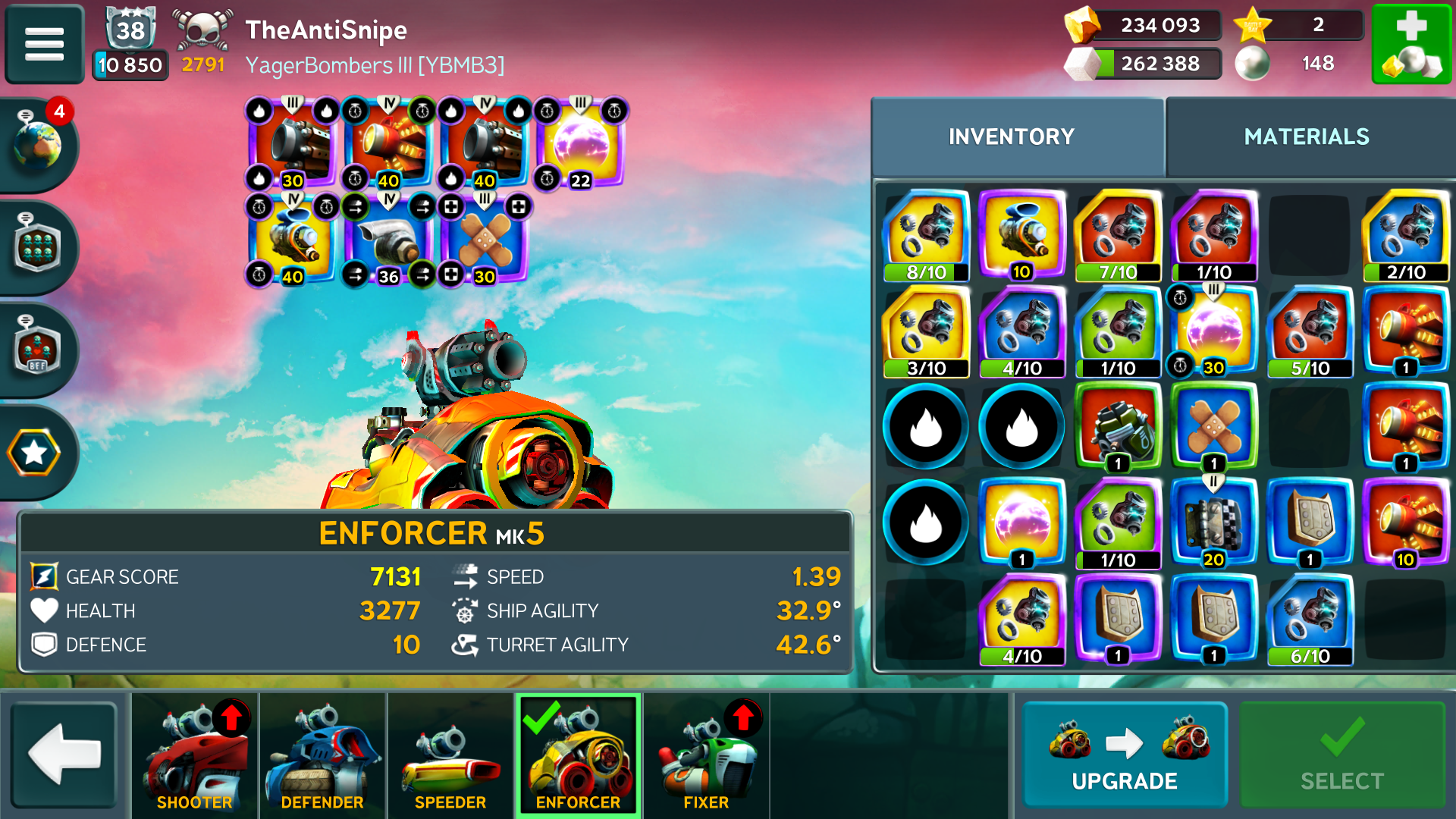Open the green add-currency shop button

coord(1411,44)
